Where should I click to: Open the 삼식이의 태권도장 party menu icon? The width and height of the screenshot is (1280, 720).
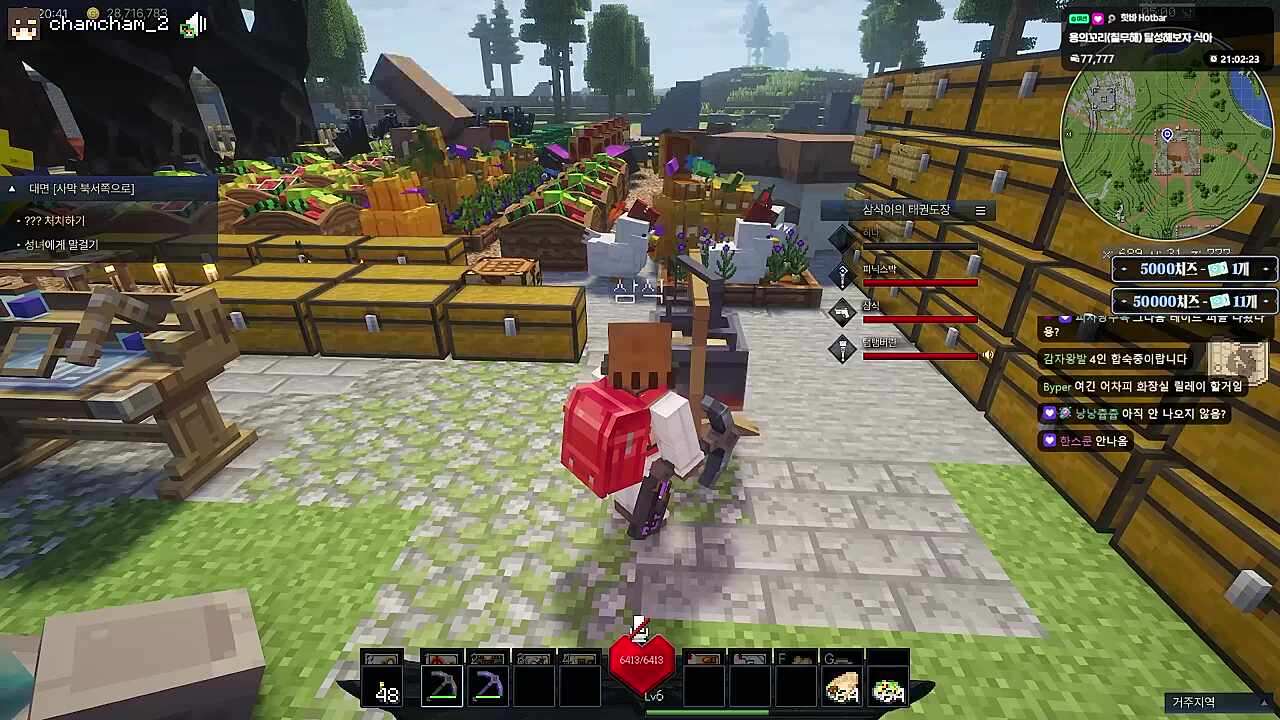coord(980,210)
